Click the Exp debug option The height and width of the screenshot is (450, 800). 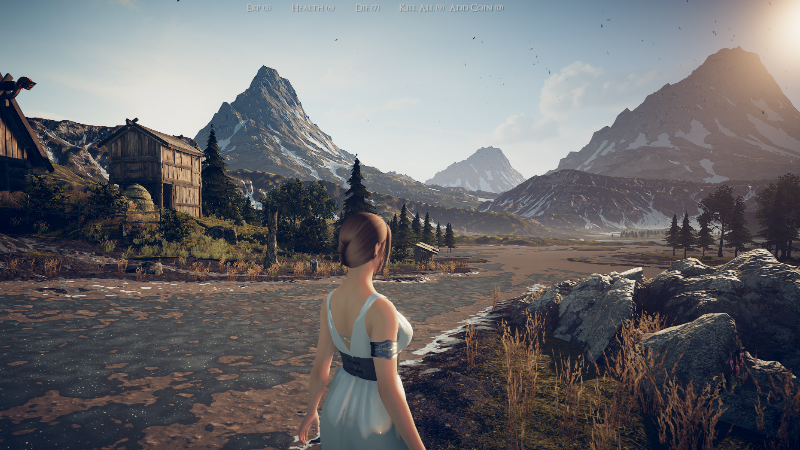tap(258, 8)
